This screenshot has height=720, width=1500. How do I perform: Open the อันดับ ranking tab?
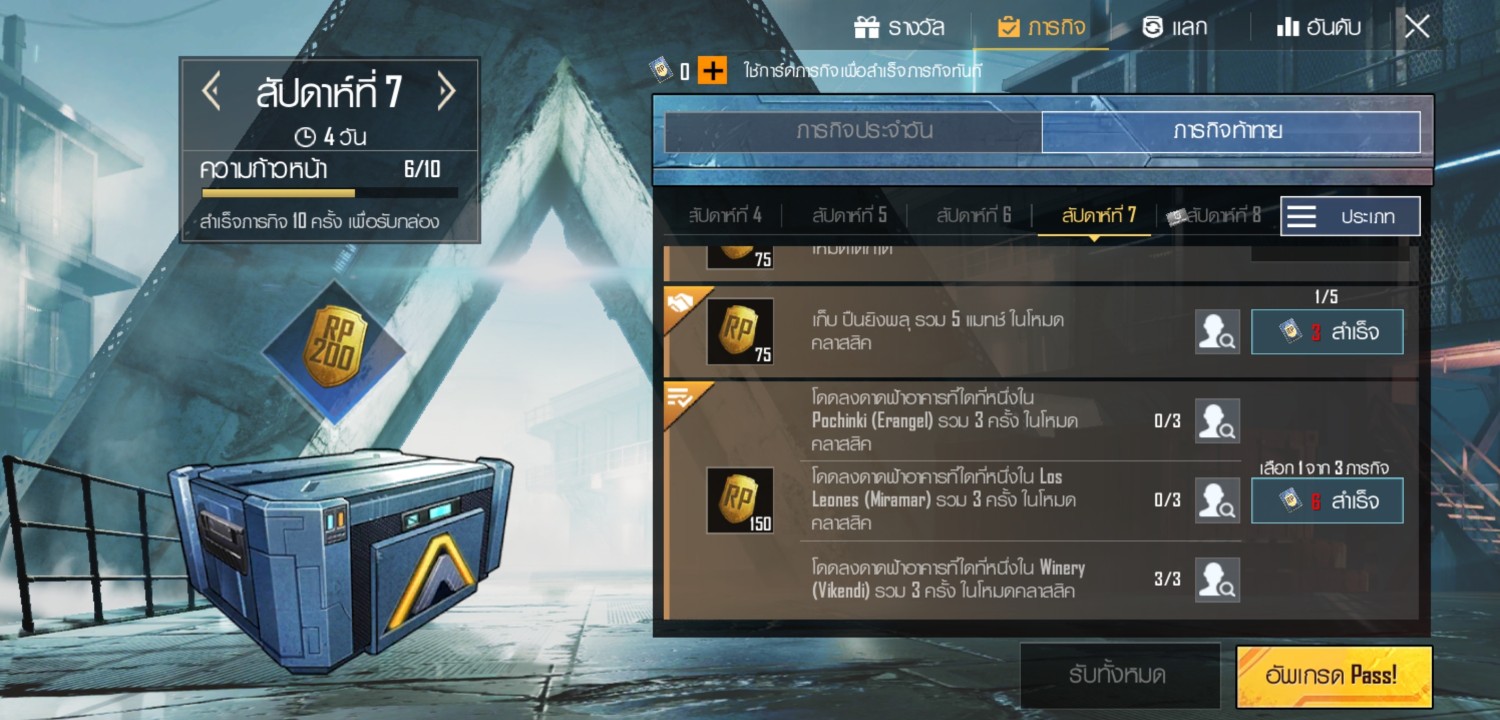click(1319, 27)
